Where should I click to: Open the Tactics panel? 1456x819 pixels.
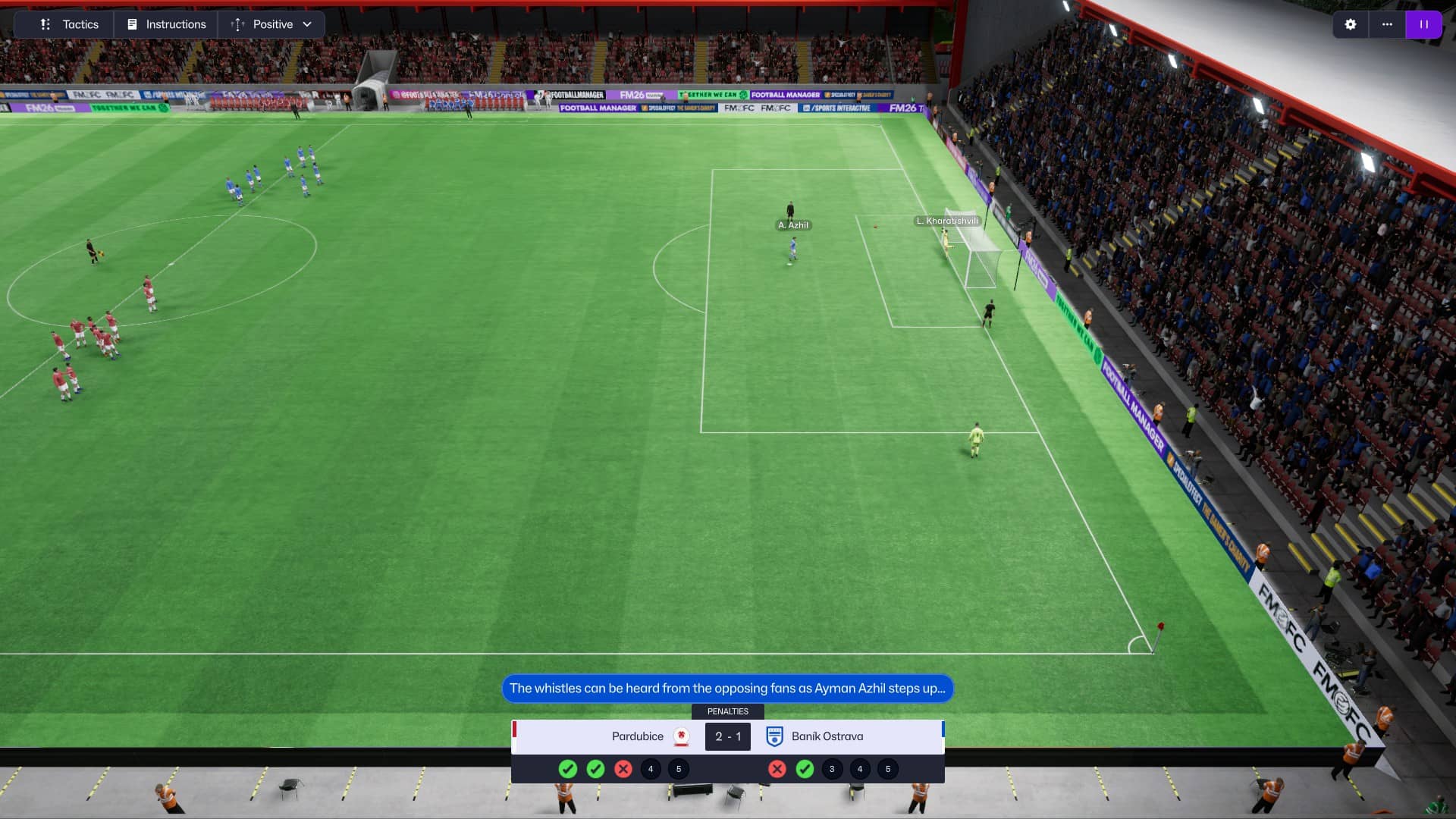(x=70, y=24)
